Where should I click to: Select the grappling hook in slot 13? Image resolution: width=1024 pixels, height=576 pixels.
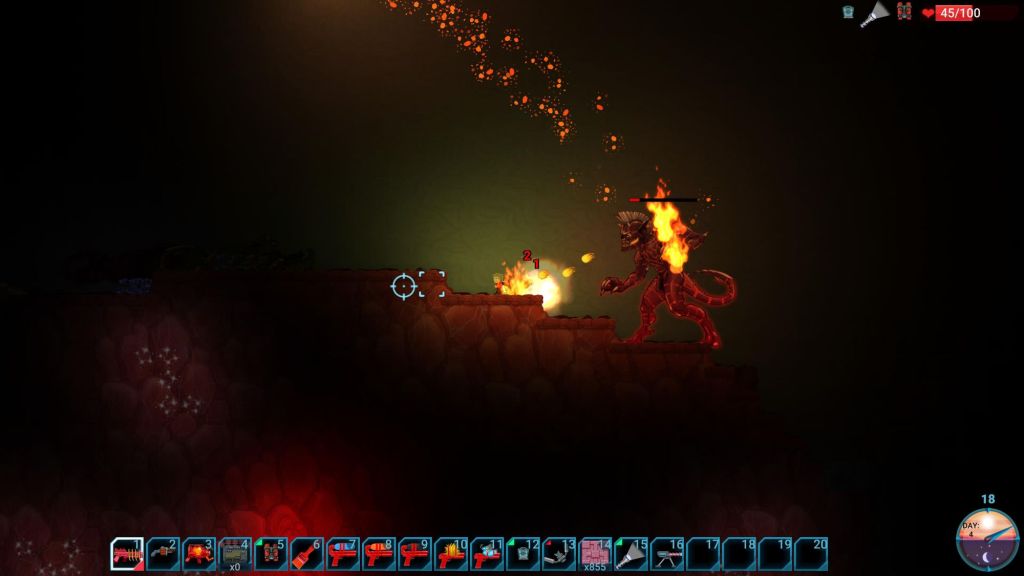click(559, 554)
